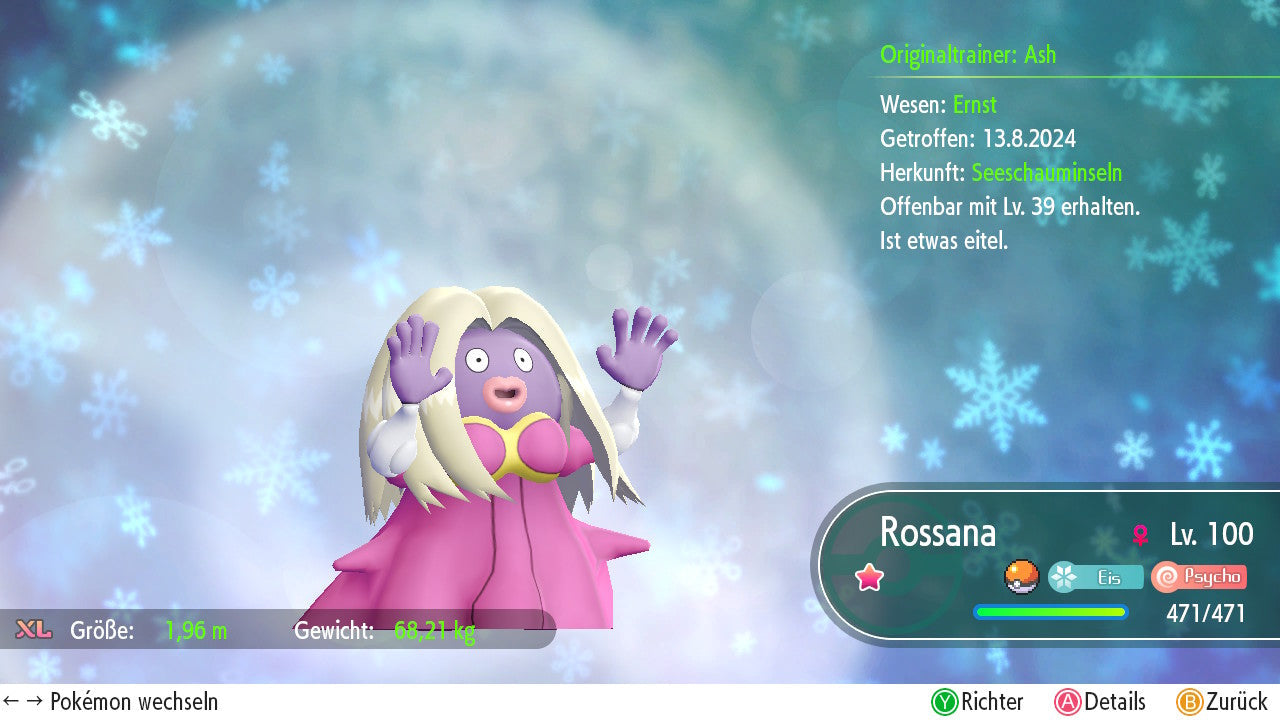Select the Psycho type badge

pos(1199,577)
